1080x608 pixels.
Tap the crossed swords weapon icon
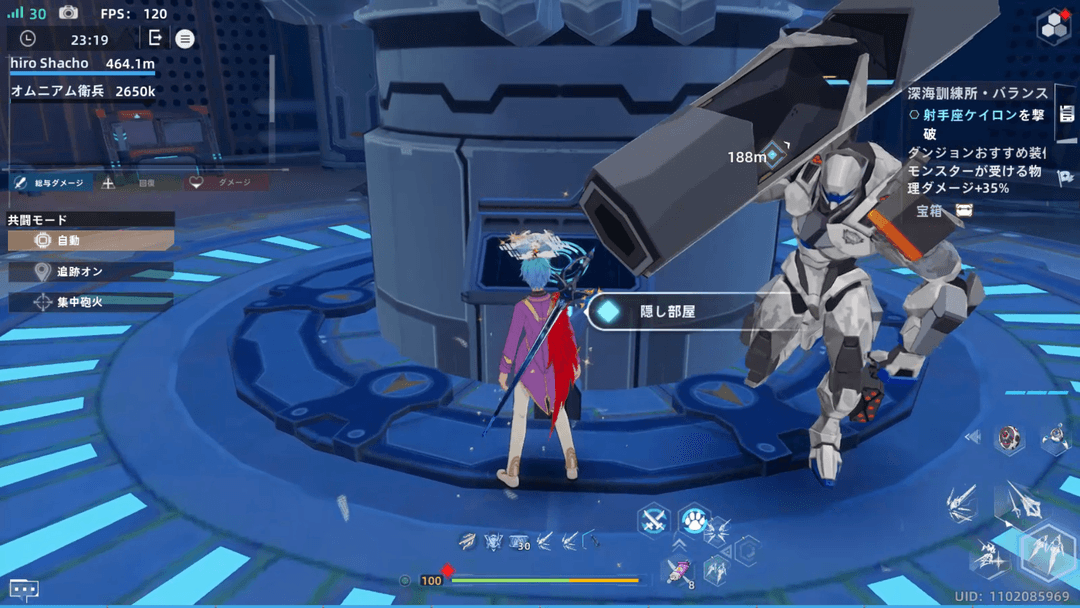654,519
